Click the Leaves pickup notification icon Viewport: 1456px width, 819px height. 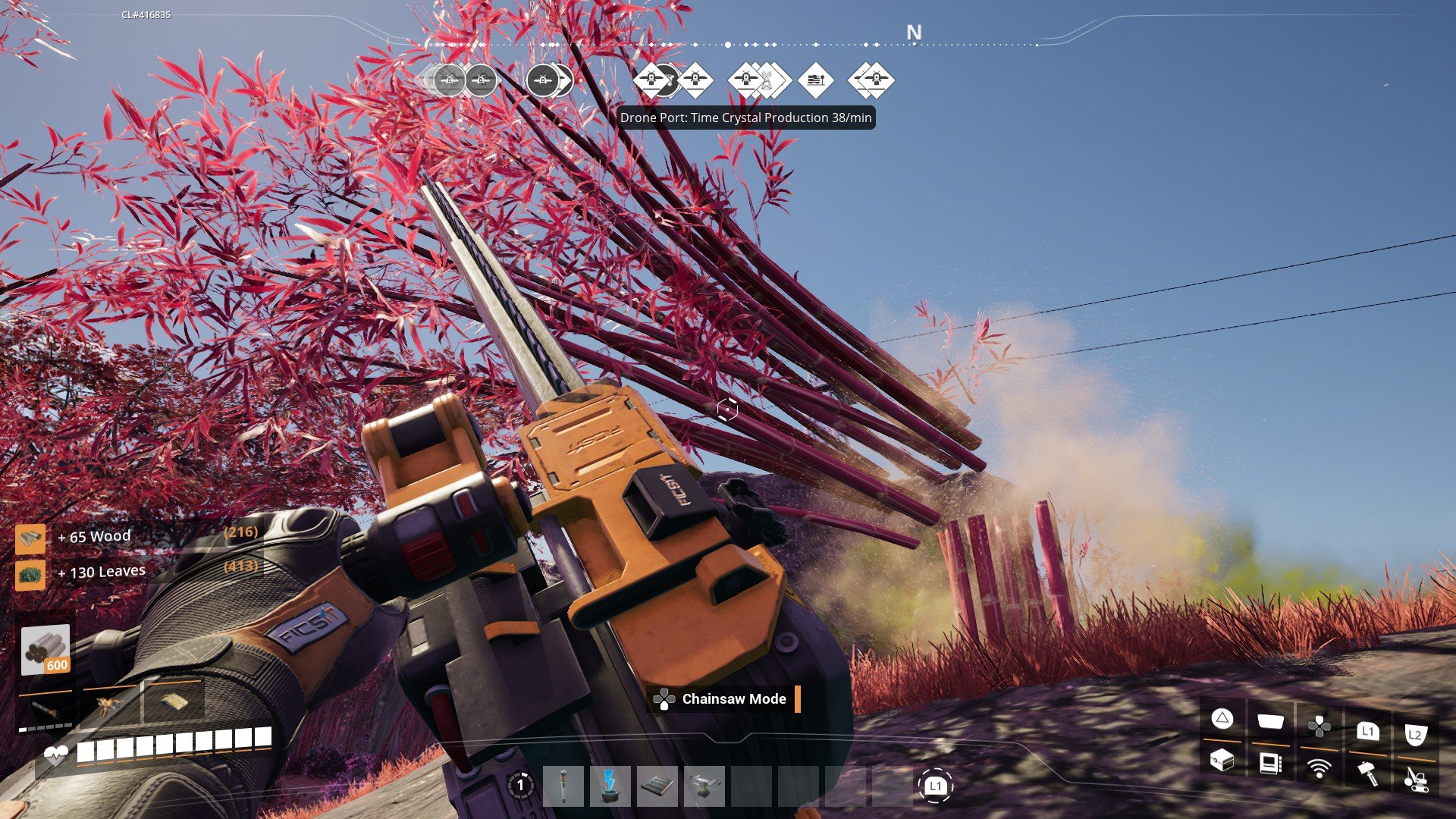(x=30, y=574)
